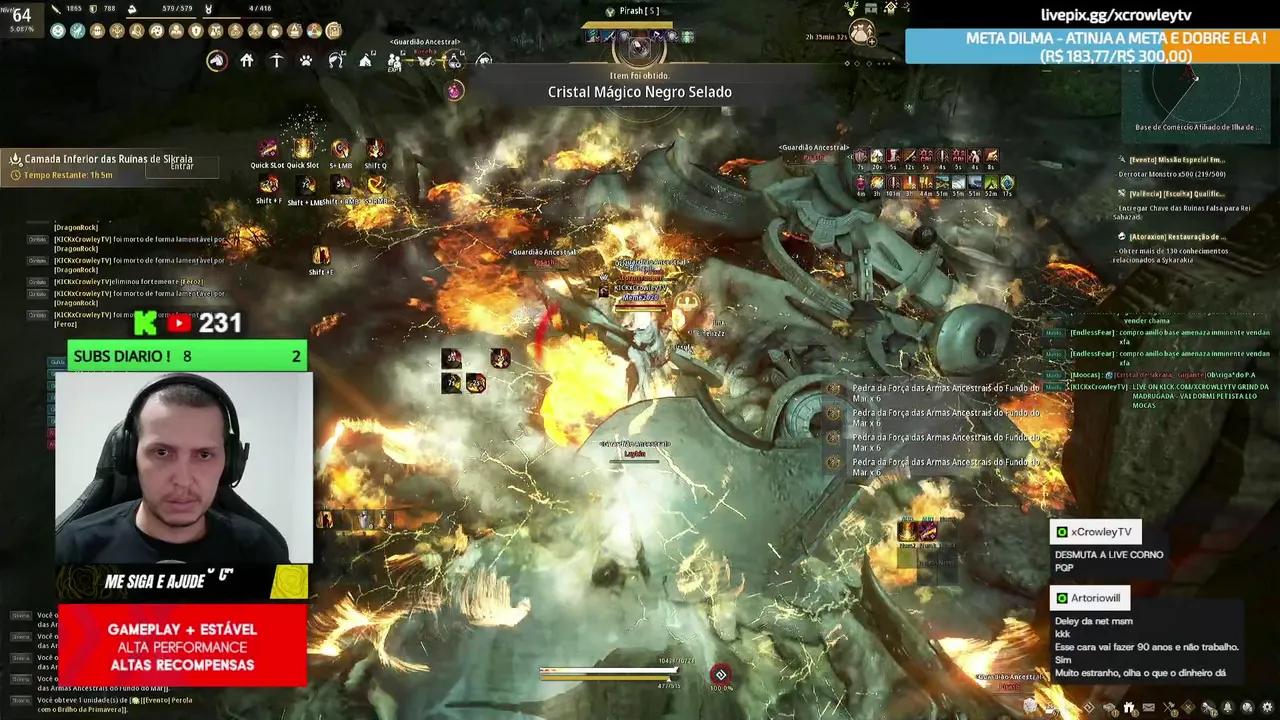Click the EXP party bonus icon
1280x720 pixels.
[x=395, y=62]
